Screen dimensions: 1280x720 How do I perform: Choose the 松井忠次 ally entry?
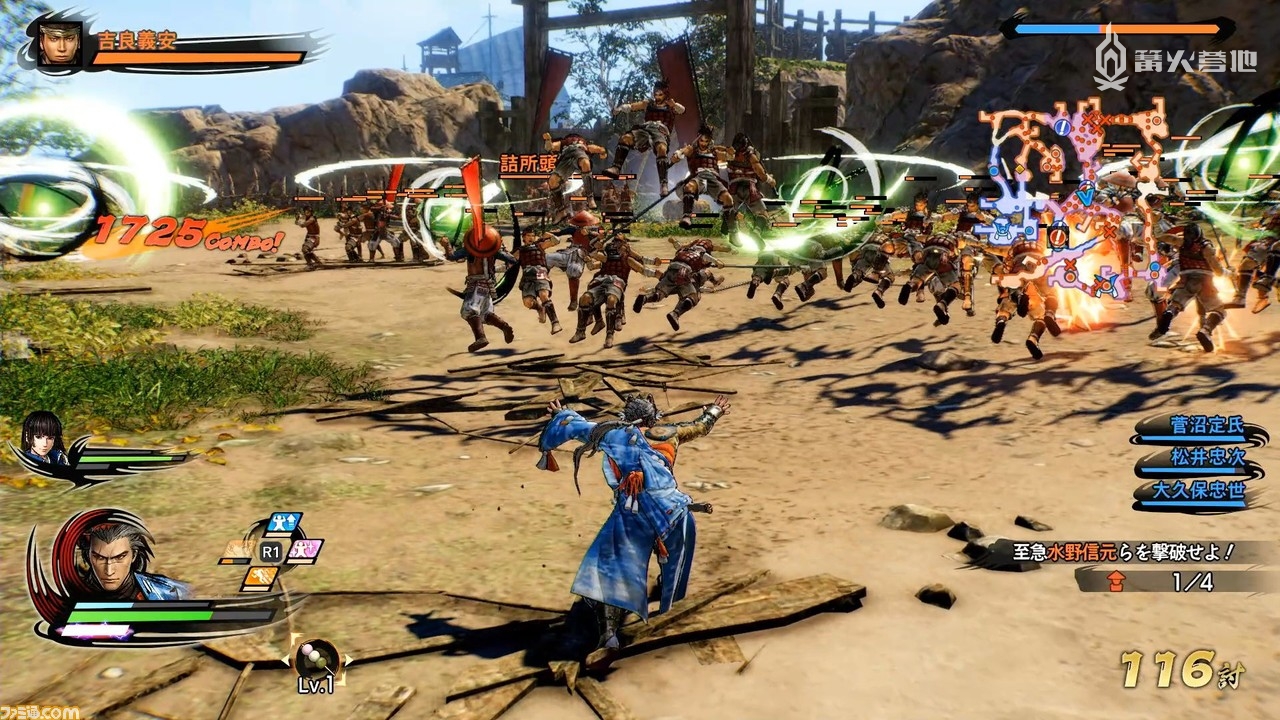pos(1206,459)
